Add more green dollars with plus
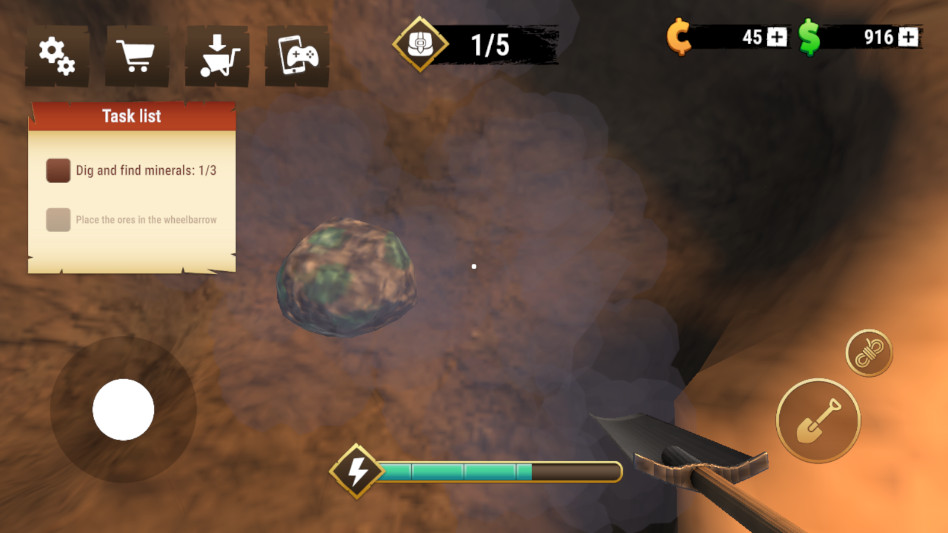The height and width of the screenshot is (533, 948). (908, 37)
